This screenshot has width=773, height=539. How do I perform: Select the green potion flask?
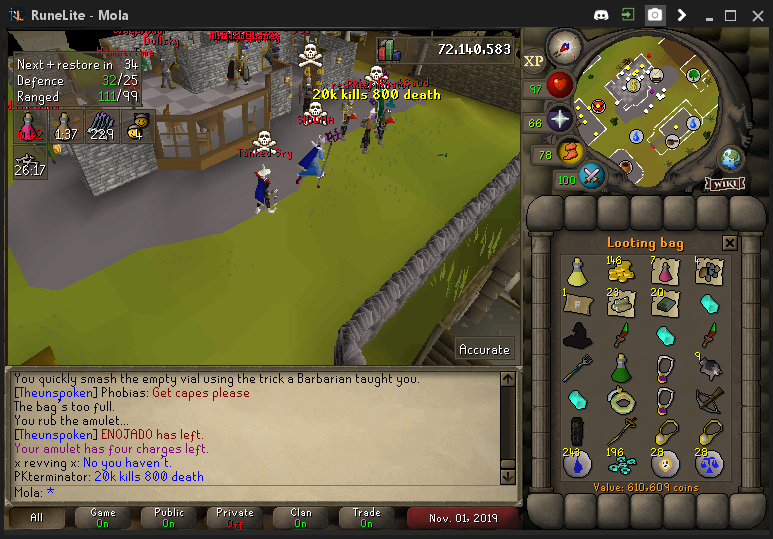click(621, 369)
